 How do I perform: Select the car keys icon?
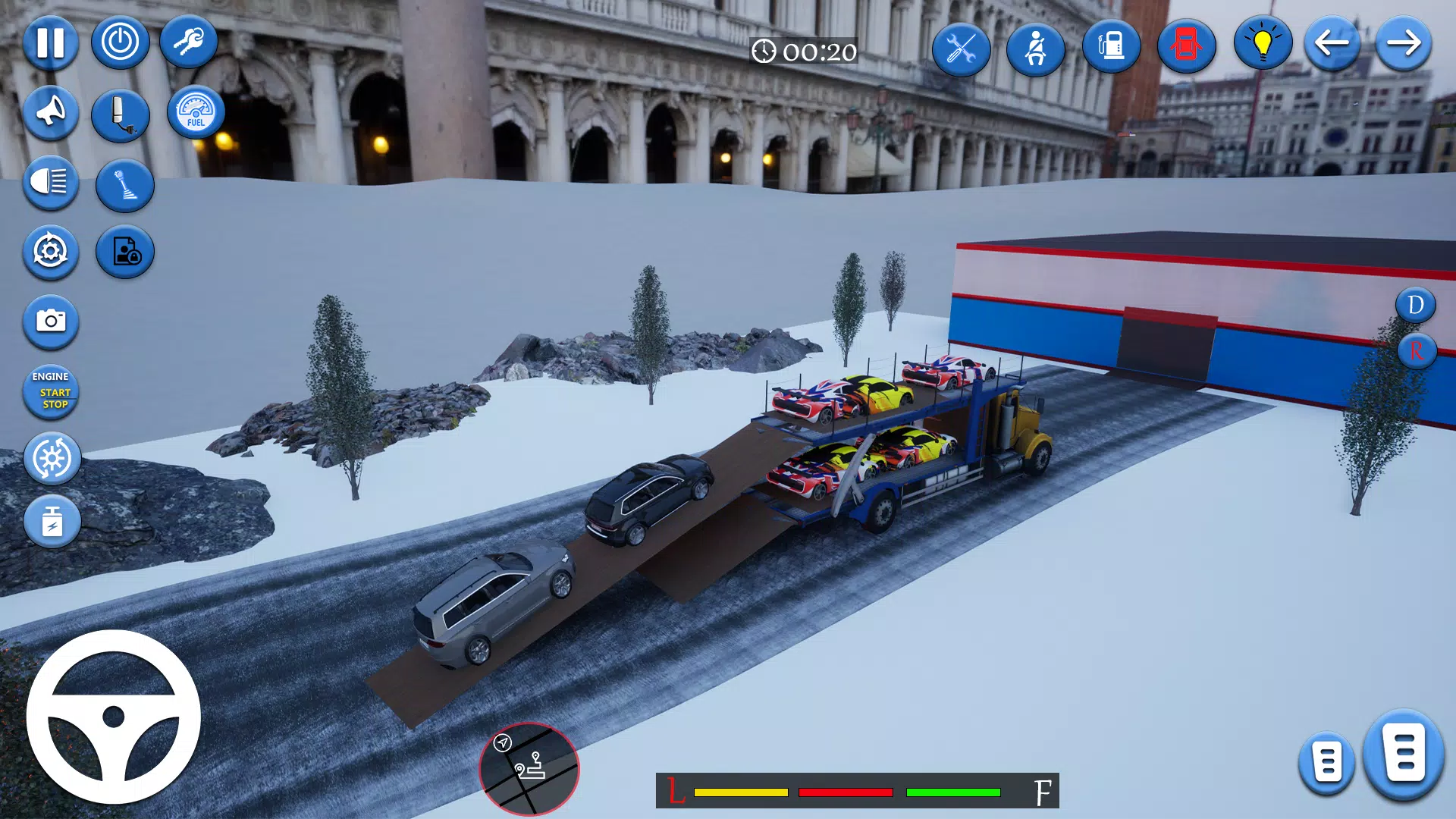(189, 42)
